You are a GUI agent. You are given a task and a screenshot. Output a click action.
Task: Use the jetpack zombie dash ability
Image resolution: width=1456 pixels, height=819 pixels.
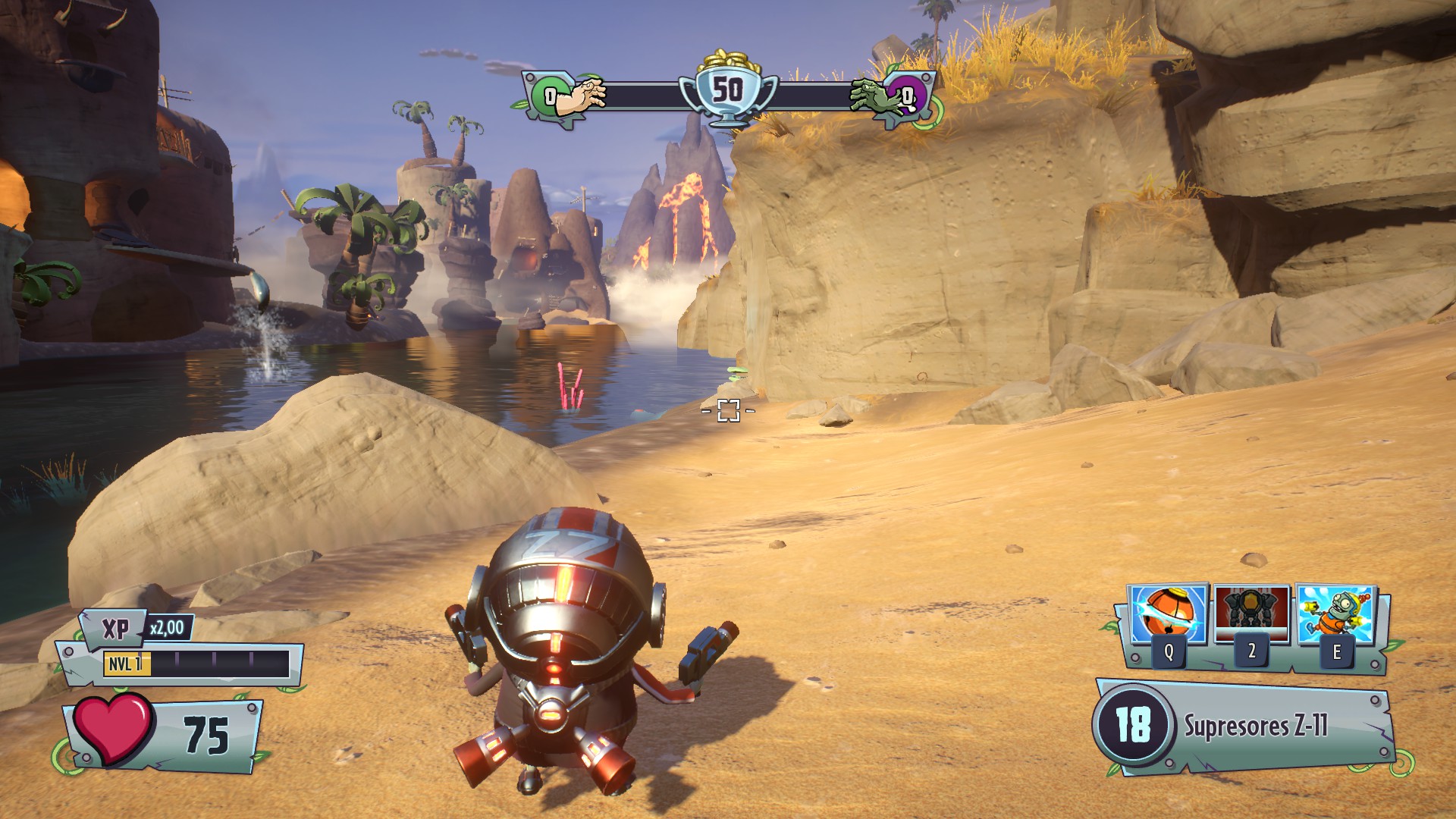[x=1335, y=615]
